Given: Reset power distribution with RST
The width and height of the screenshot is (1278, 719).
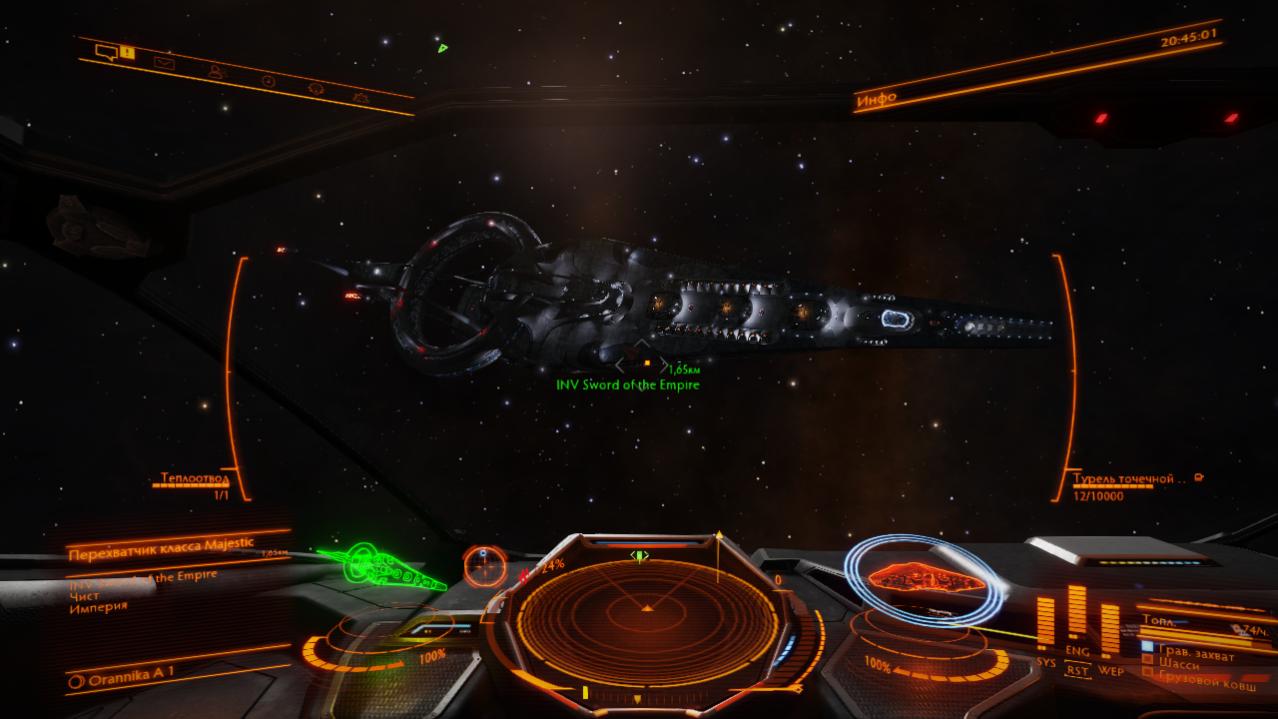Looking at the screenshot, I should pos(1077,671).
